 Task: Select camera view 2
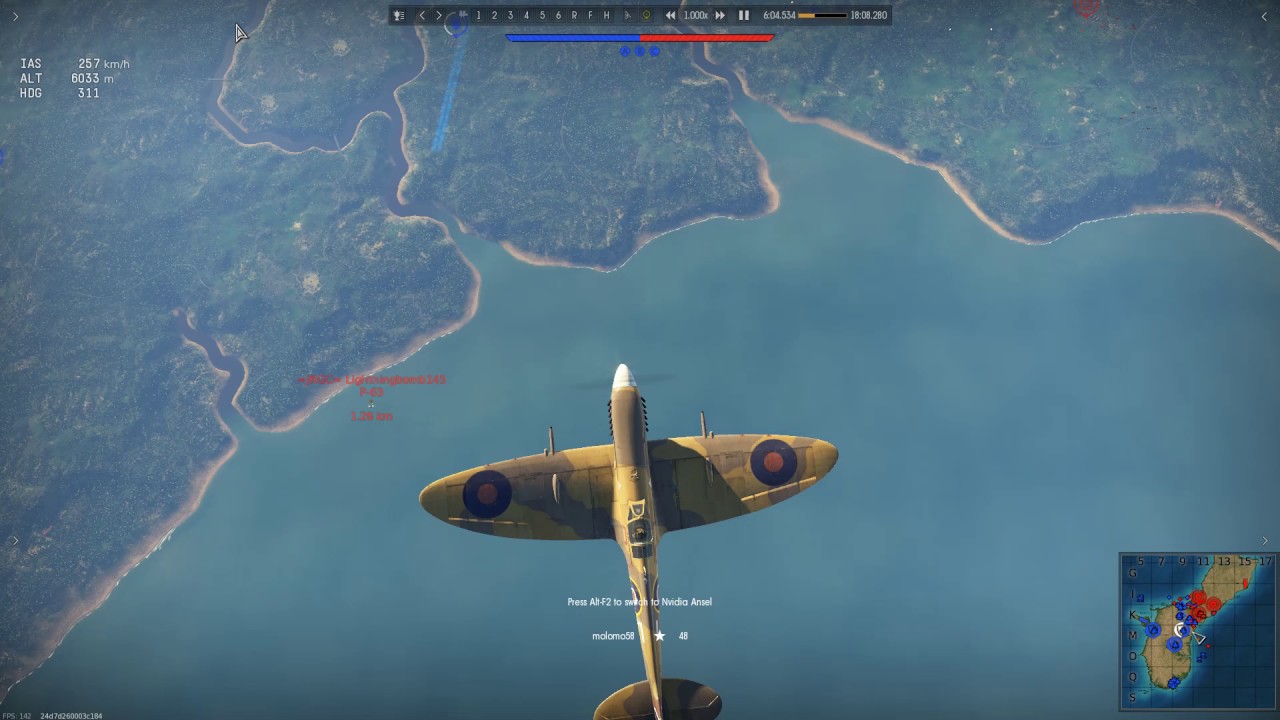click(x=494, y=15)
